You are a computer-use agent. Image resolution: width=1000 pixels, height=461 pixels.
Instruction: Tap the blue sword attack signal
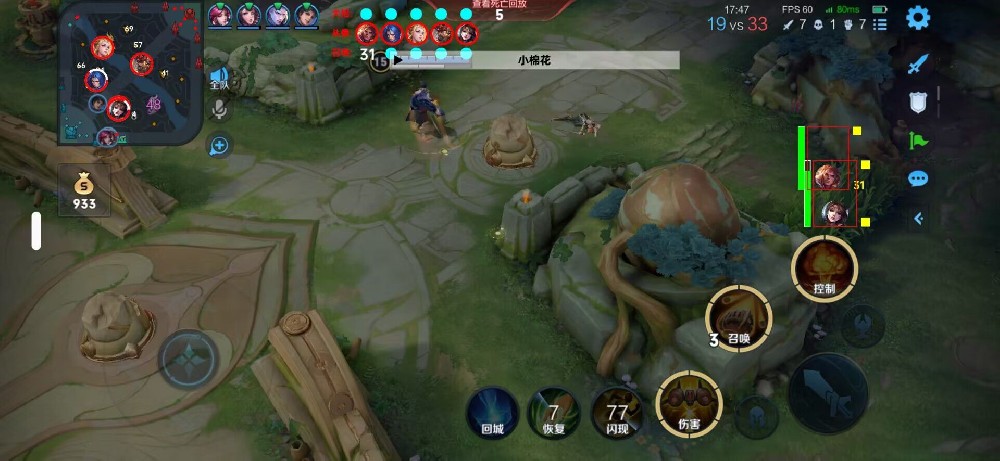click(x=918, y=64)
